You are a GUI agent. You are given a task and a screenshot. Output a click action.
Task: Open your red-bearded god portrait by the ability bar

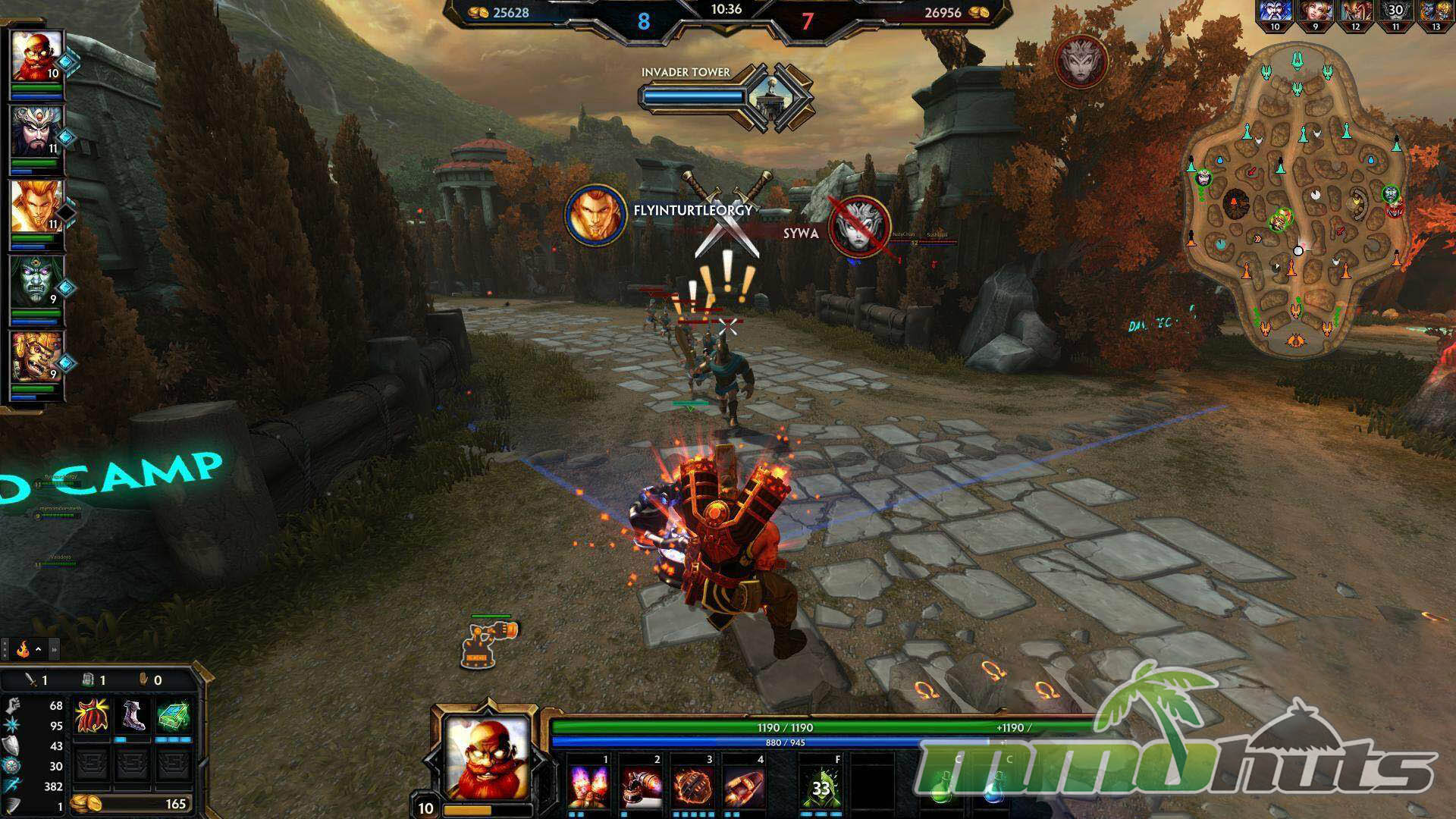486,757
